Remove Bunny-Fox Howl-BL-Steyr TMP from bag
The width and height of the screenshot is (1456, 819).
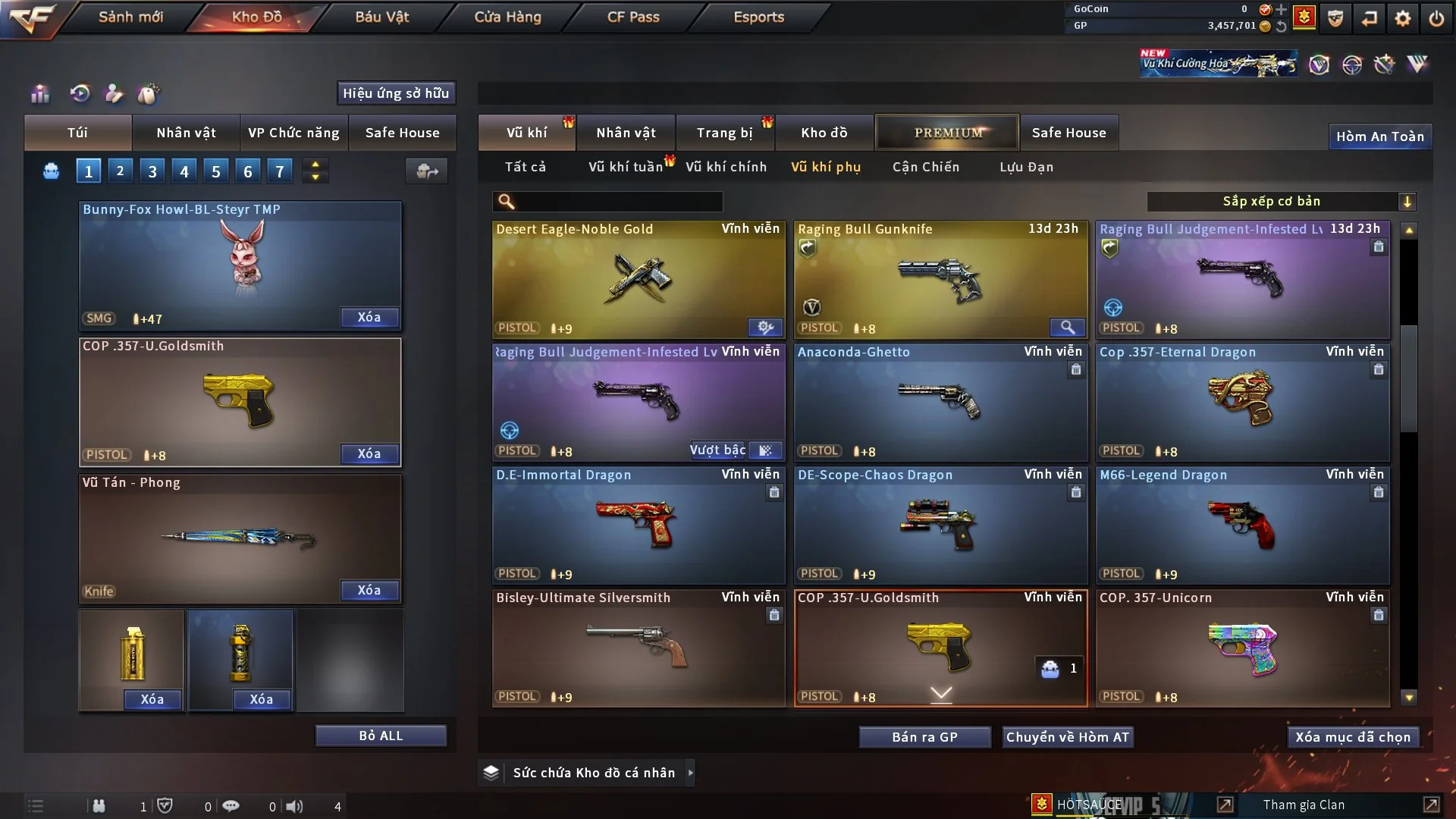[369, 317]
